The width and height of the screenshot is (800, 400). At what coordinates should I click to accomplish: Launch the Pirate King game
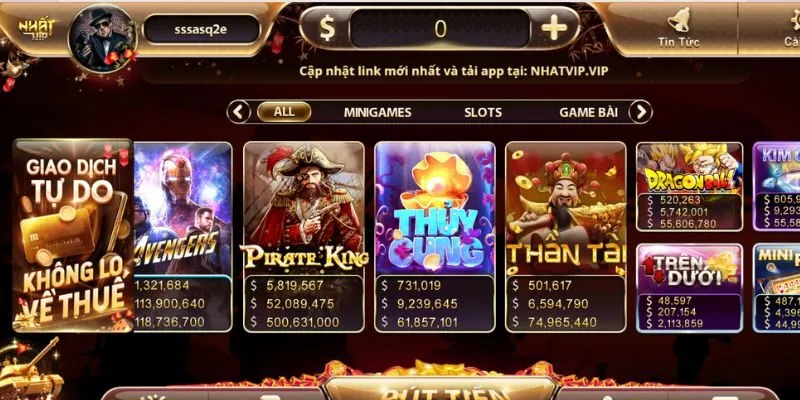click(x=304, y=210)
